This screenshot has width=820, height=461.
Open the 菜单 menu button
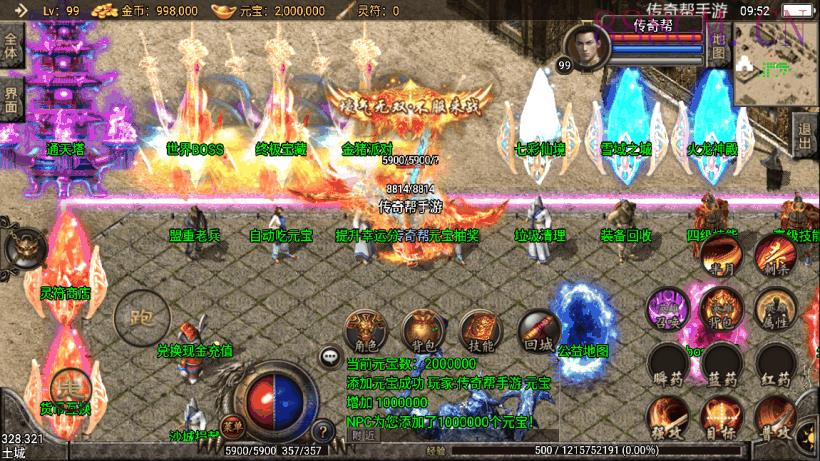click(231, 425)
